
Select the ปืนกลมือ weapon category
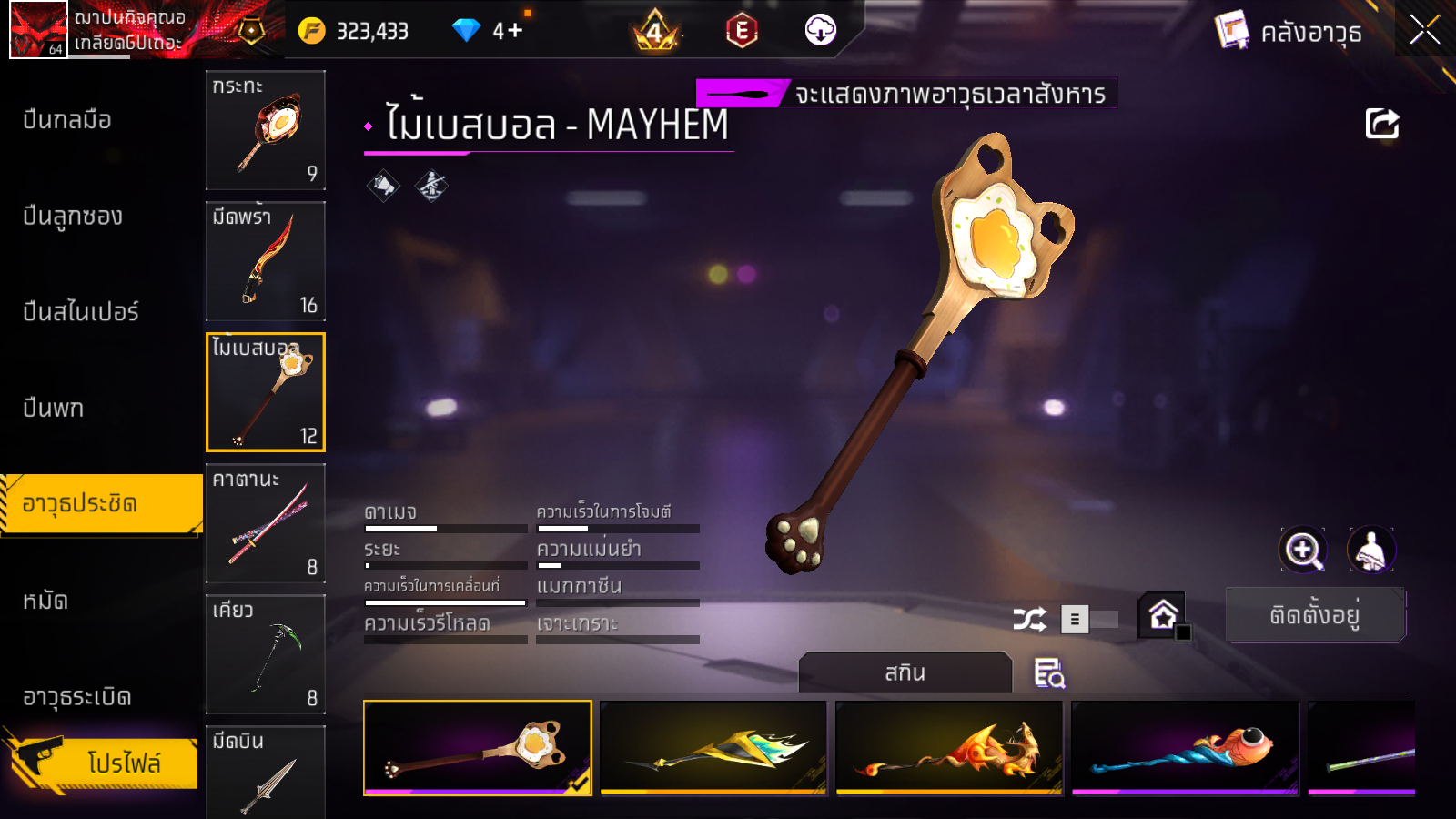click(x=67, y=119)
